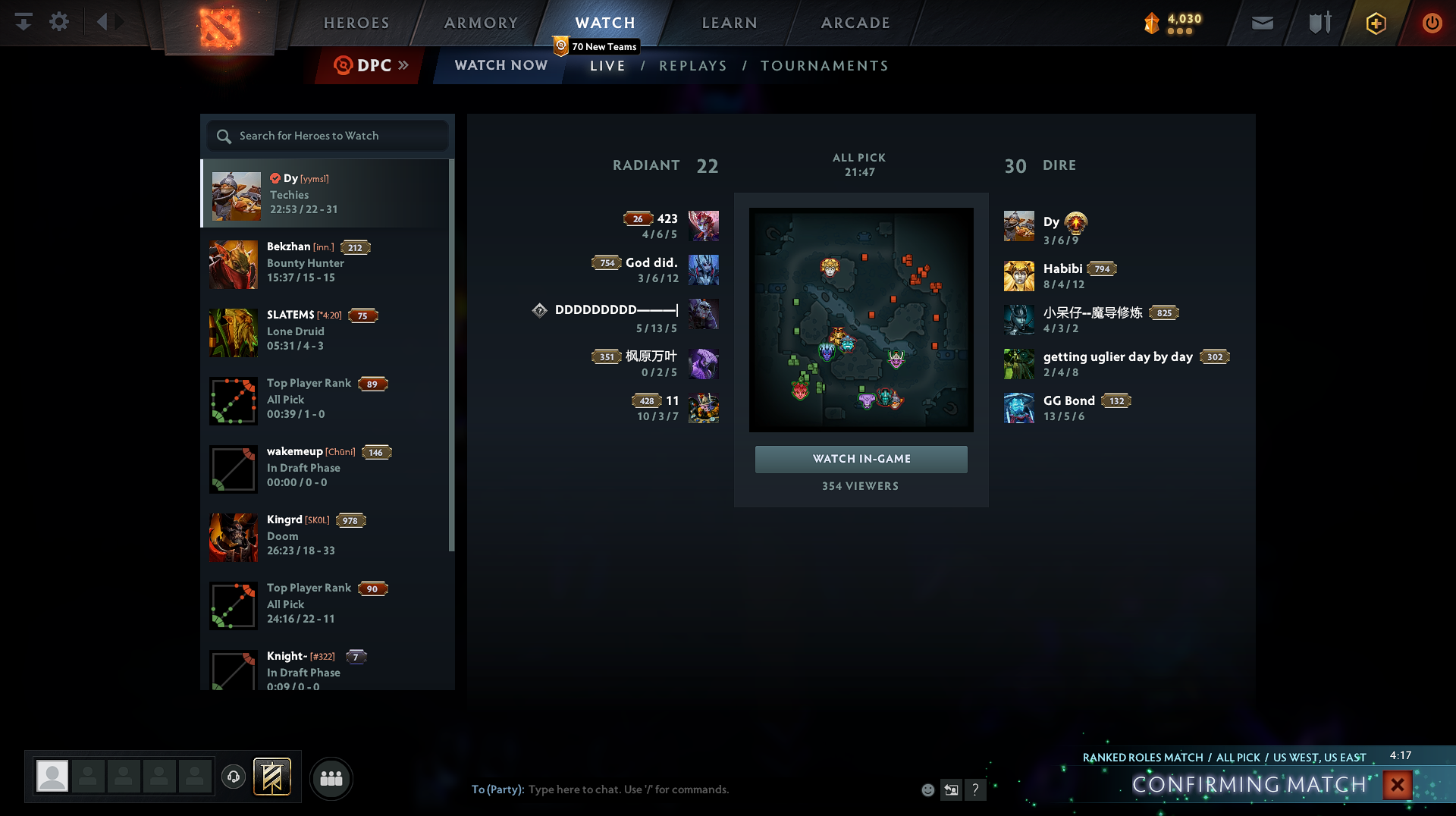The image size is (1456, 816).
Task: Click the shield and sword battle pass icon
Action: click(x=1318, y=23)
